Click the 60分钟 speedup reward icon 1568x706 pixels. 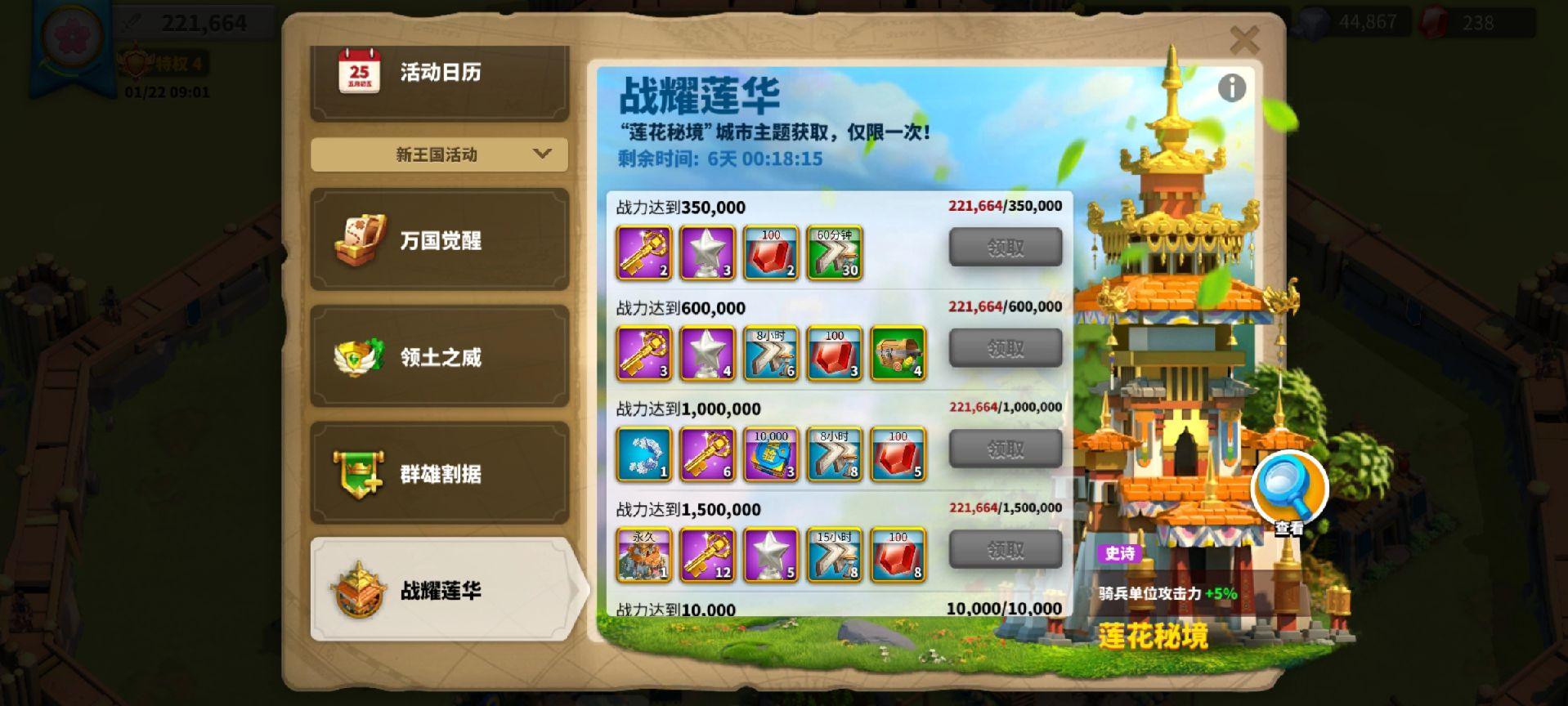(834, 252)
